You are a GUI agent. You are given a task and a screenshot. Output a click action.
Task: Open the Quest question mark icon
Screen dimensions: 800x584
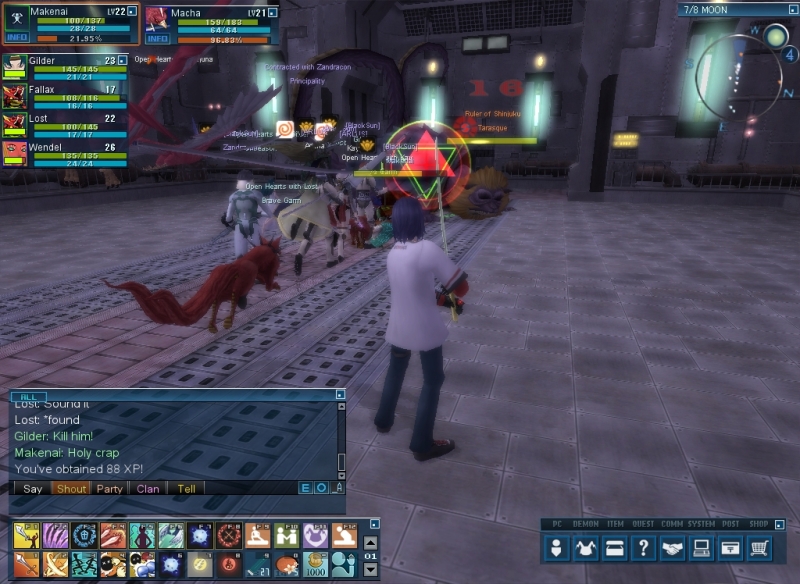point(645,548)
